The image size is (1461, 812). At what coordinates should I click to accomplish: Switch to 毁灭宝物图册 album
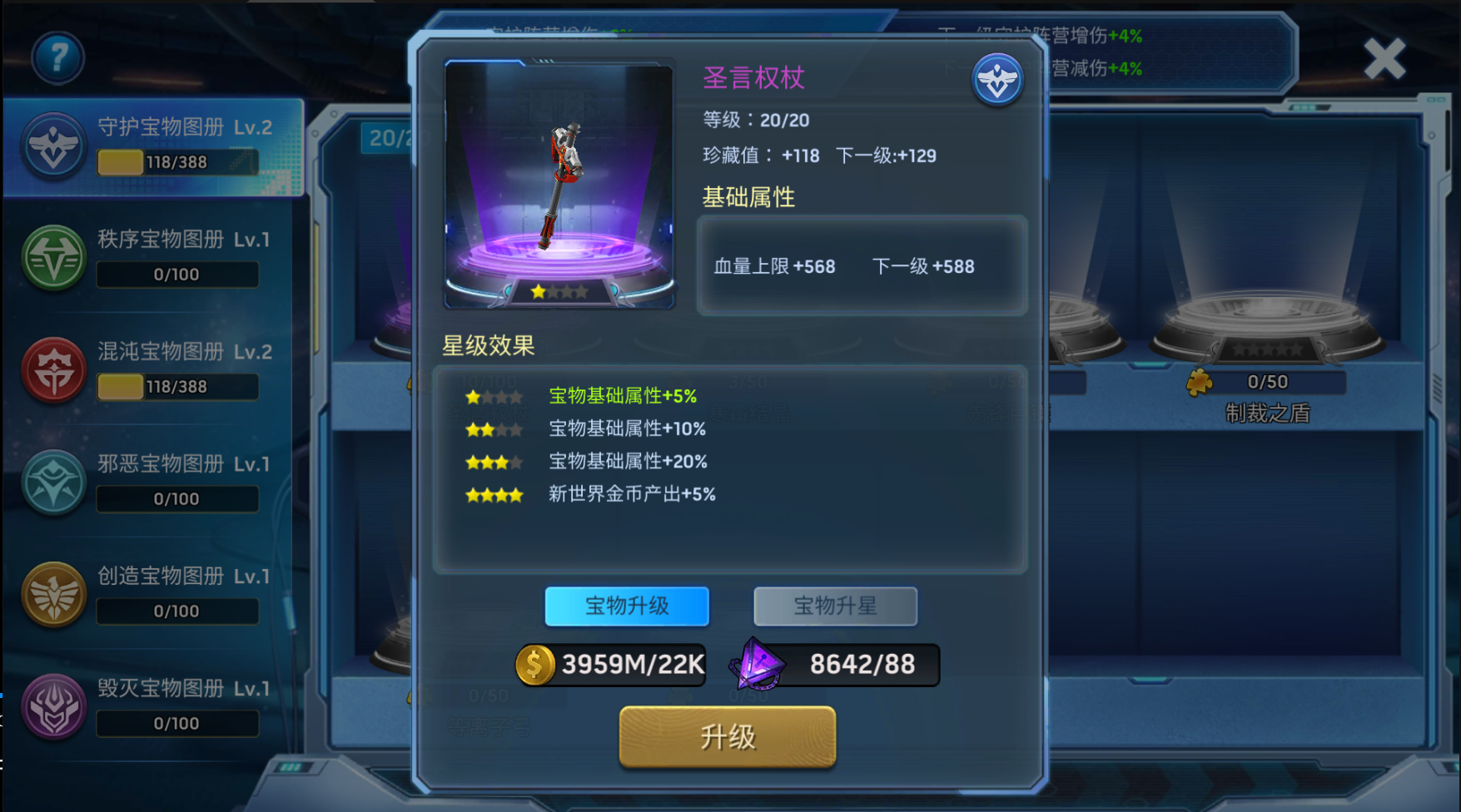tap(154, 707)
